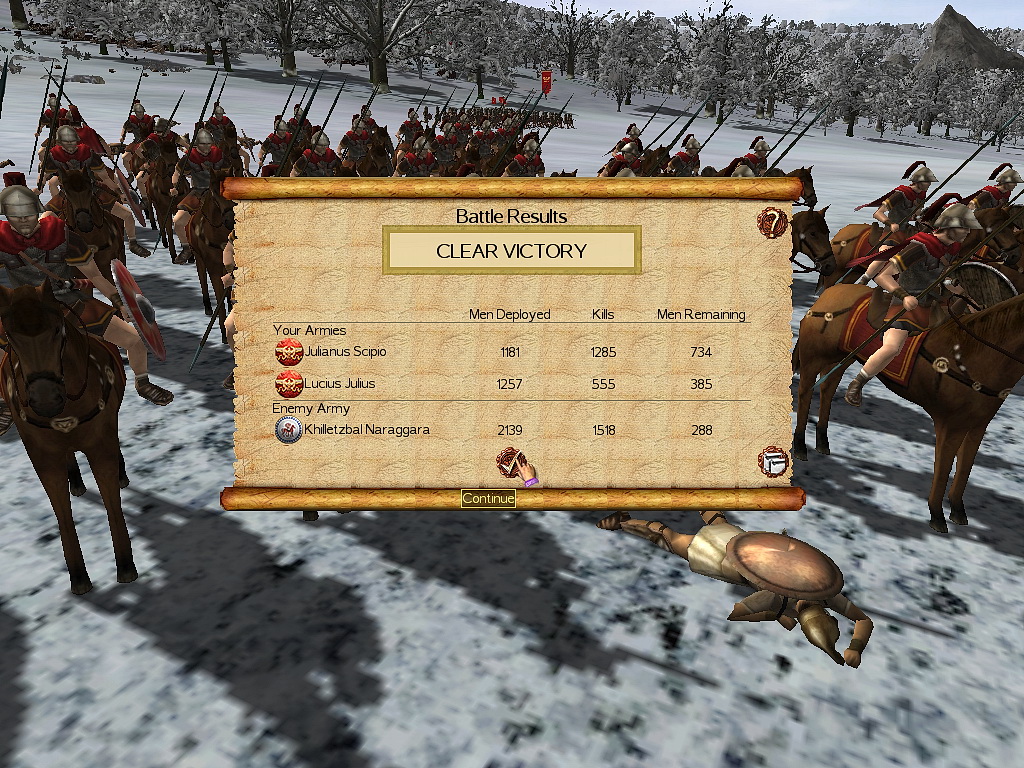Open help with the question mark icon
1024x768 pixels.
coord(772,222)
